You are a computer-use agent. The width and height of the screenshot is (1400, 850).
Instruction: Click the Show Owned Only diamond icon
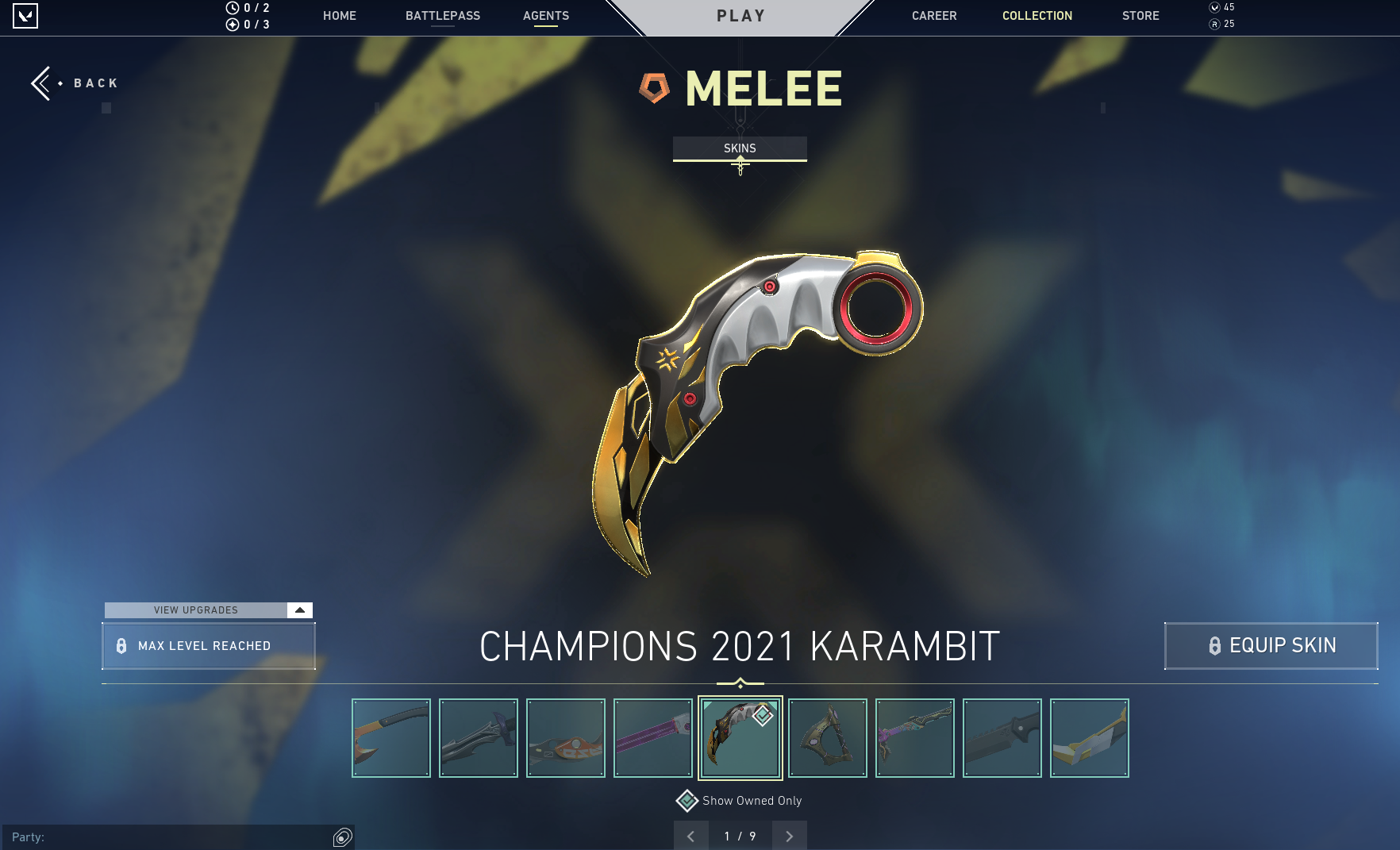coord(685,801)
